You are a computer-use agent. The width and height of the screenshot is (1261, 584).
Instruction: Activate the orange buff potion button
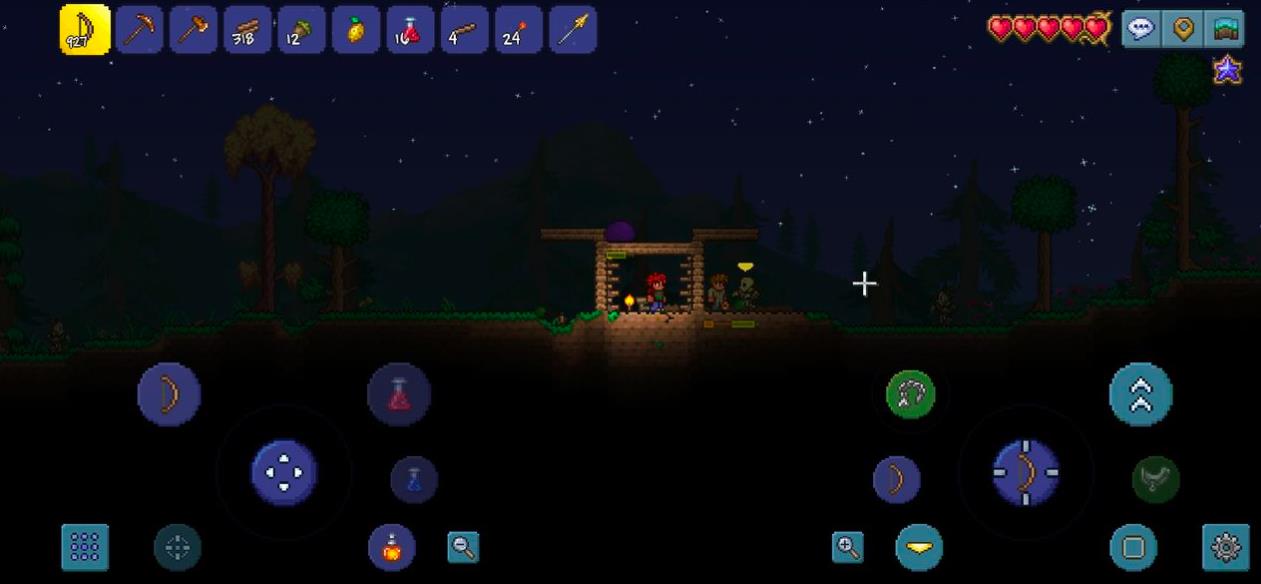pyautogui.click(x=392, y=547)
